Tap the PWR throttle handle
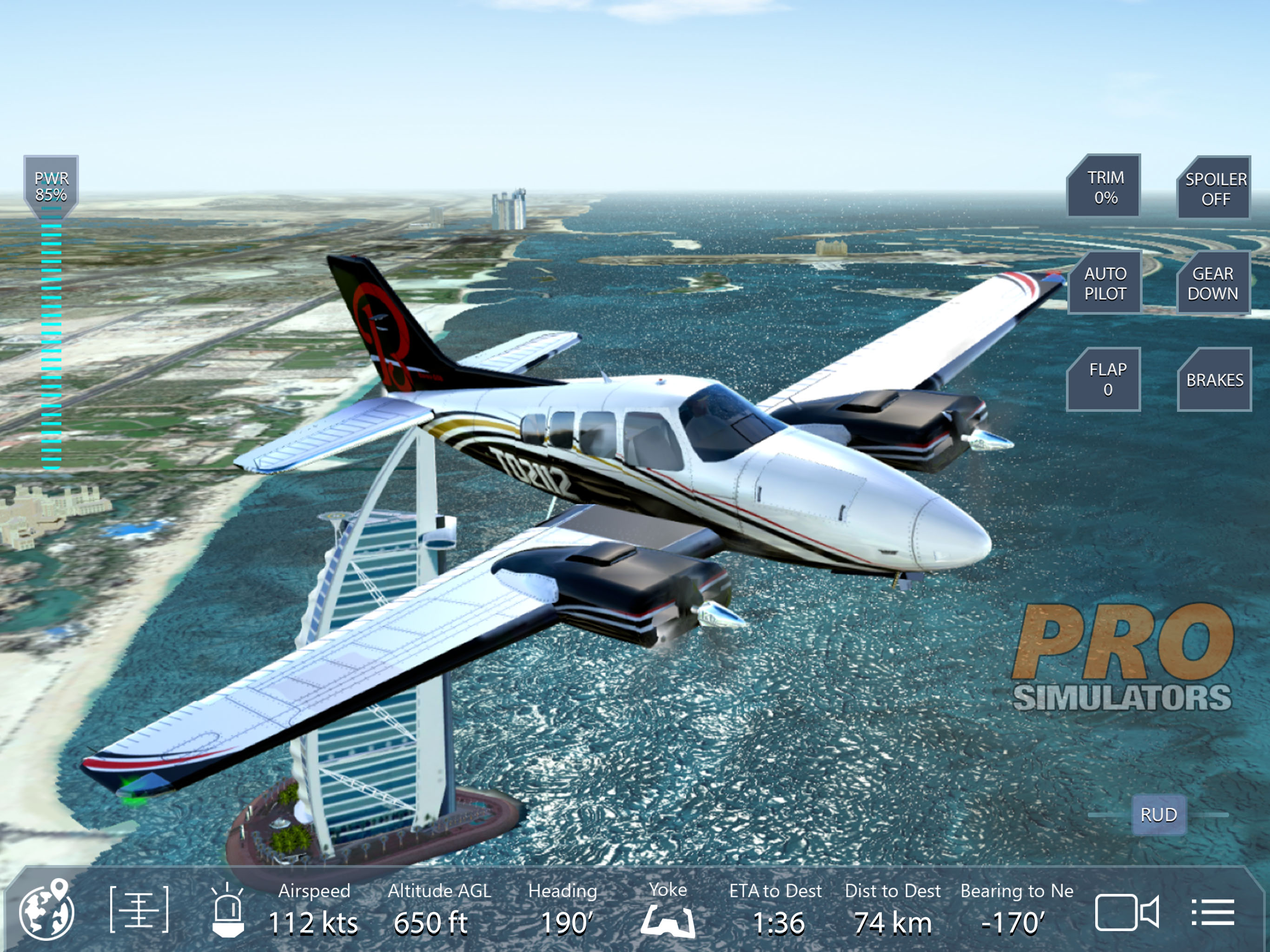1270x952 pixels. (51, 186)
